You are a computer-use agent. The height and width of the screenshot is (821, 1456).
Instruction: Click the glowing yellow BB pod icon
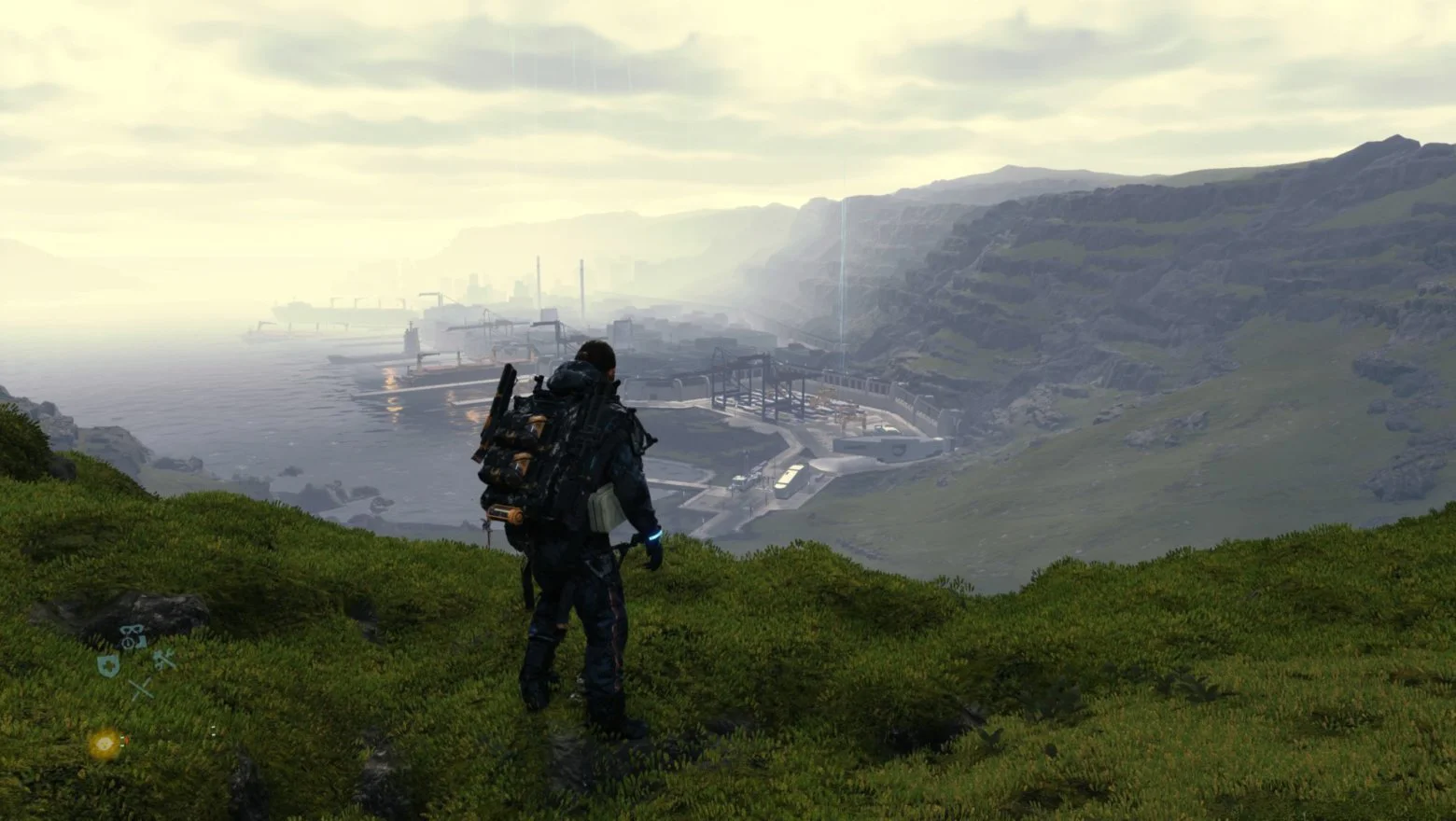click(105, 744)
